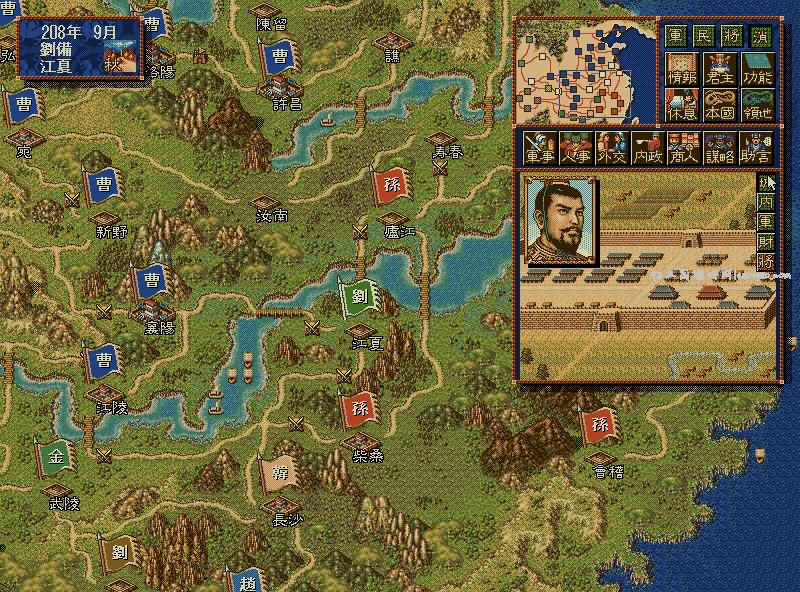The height and width of the screenshot is (592, 800).
Task: Show the 領地 territory view
Action: coord(756,105)
